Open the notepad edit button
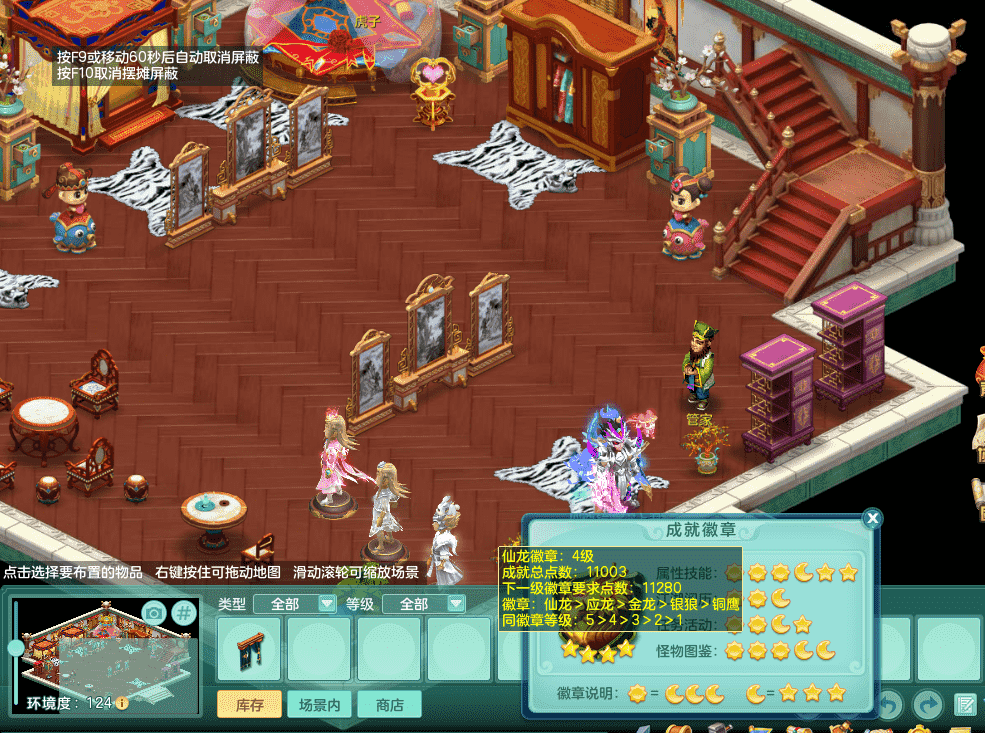Screen dimensions: 985x733 tap(964, 704)
